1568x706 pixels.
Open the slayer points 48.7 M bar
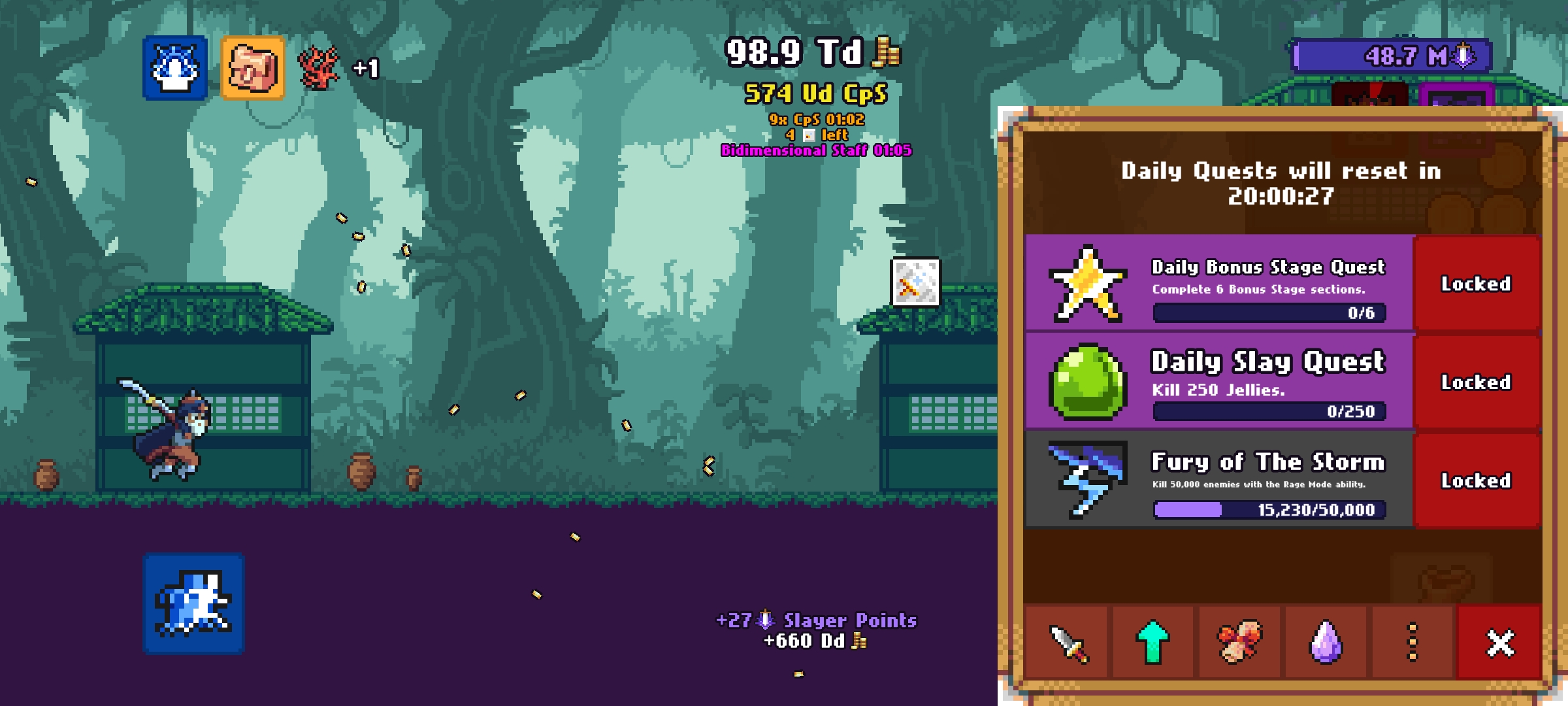pos(1392,56)
